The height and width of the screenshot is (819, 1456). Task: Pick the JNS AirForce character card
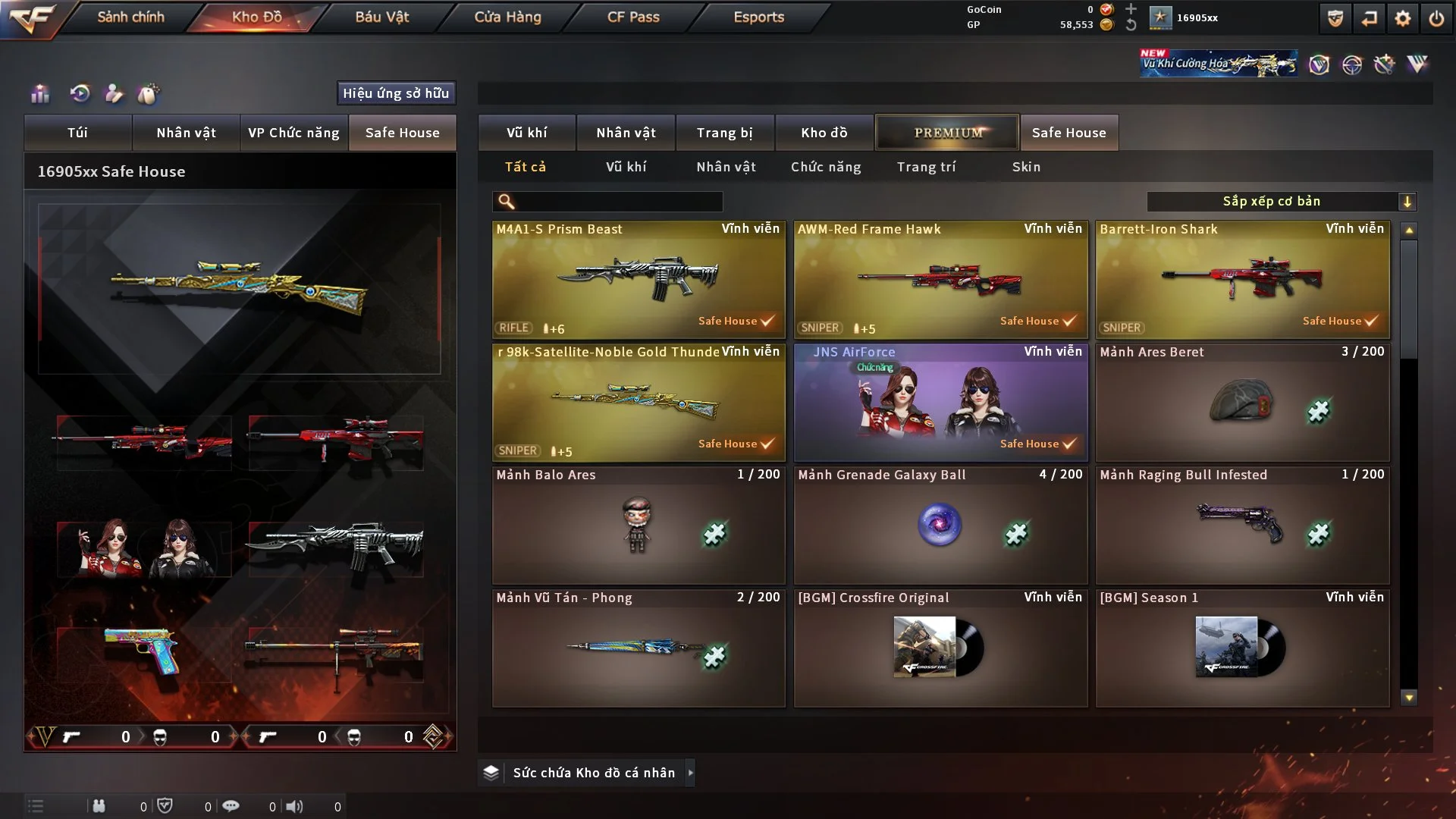[940, 402]
